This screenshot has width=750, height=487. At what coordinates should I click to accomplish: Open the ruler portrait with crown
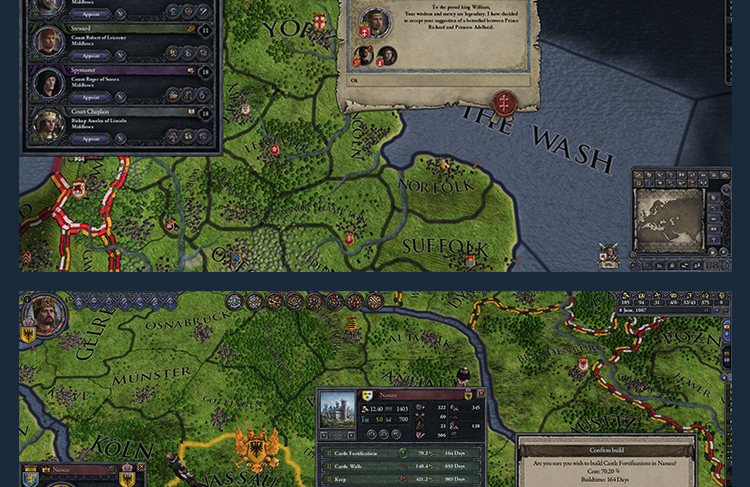43,316
